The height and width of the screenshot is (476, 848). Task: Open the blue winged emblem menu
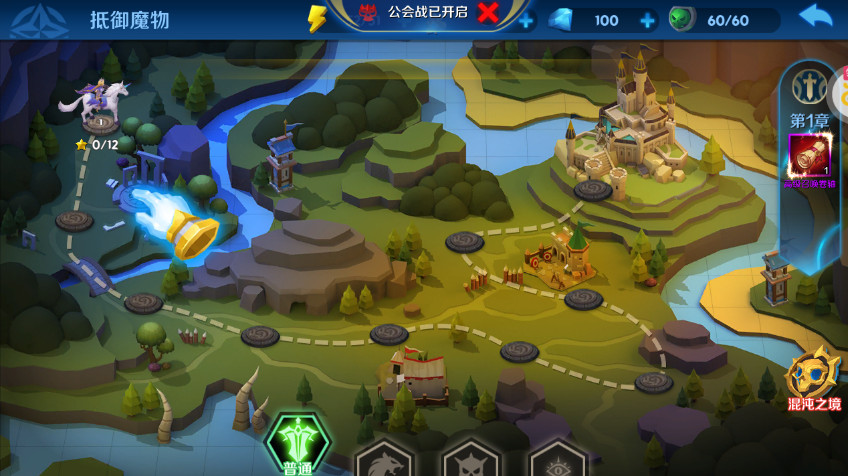tap(32, 20)
